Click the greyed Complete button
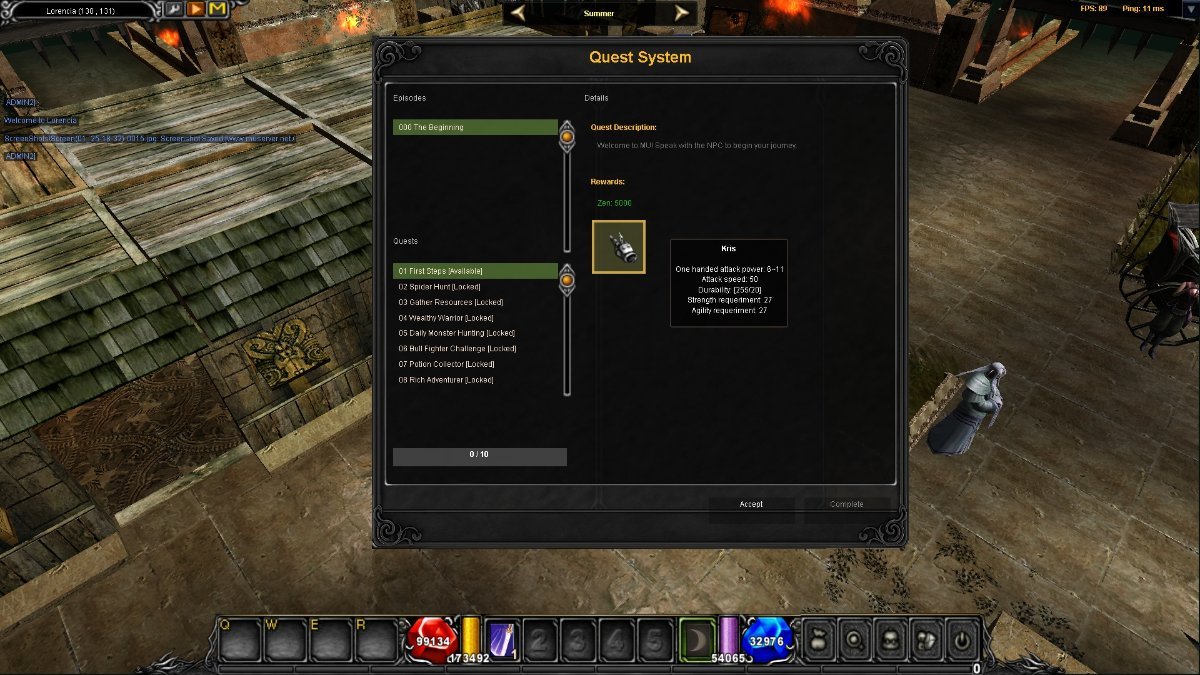The height and width of the screenshot is (675, 1200). click(846, 504)
